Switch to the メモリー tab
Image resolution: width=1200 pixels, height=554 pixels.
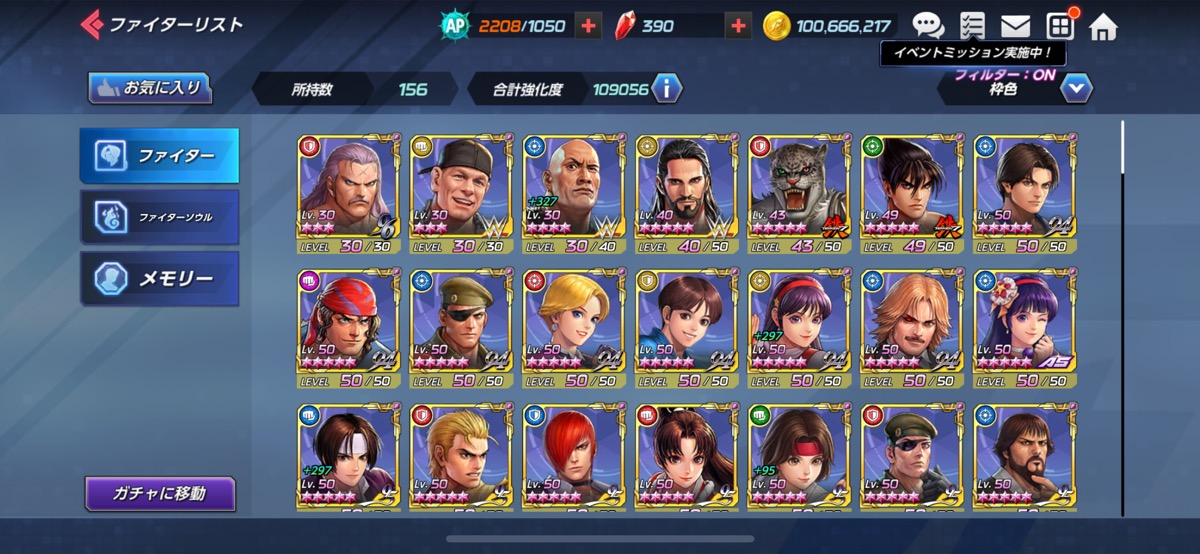click(160, 278)
